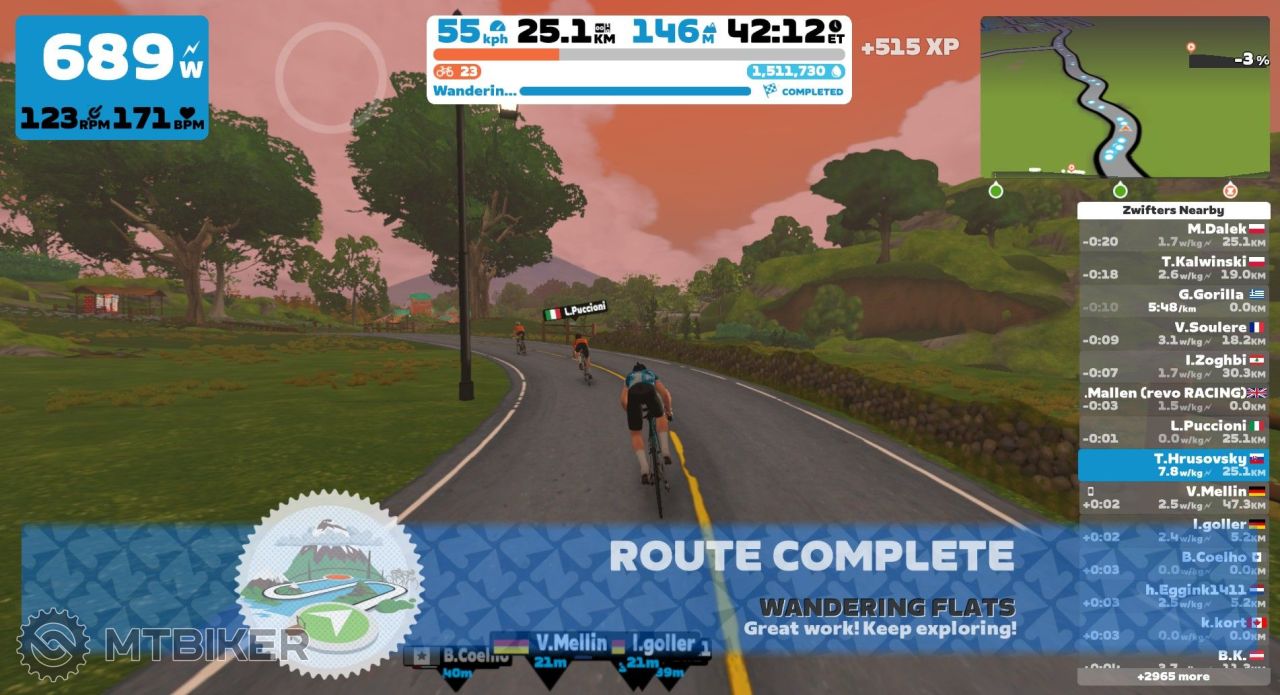Open the minimap in the corner

coord(1125,97)
